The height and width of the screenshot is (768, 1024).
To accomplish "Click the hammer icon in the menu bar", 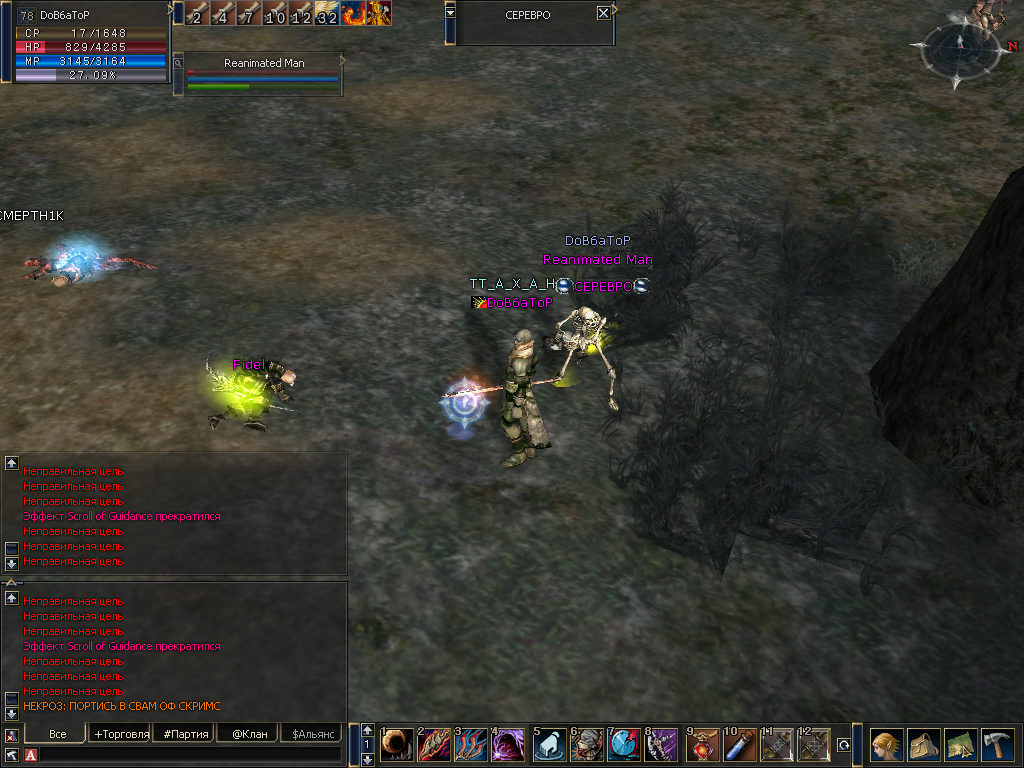I will coord(997,745).
